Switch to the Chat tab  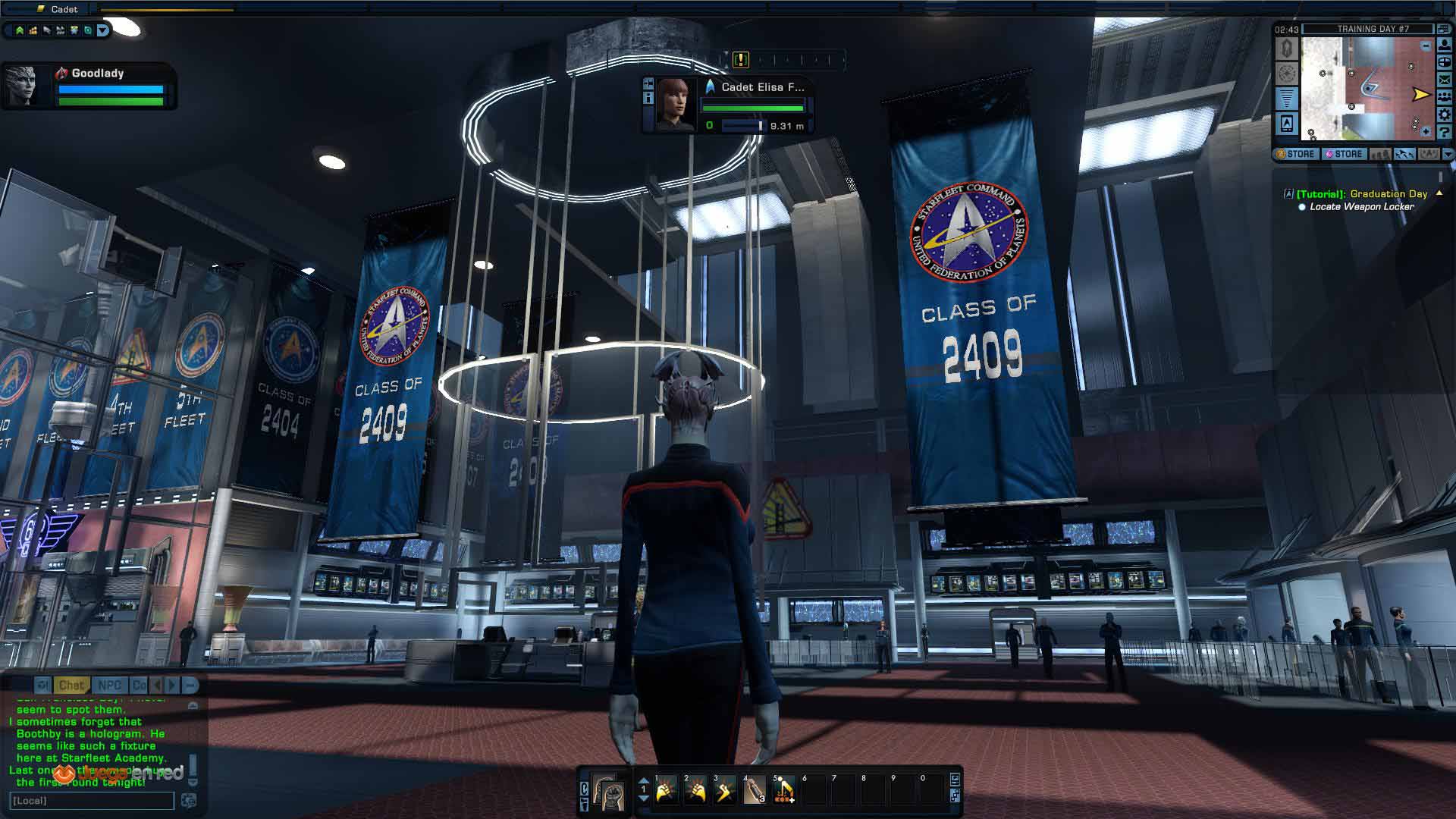[x=71, y=686]
